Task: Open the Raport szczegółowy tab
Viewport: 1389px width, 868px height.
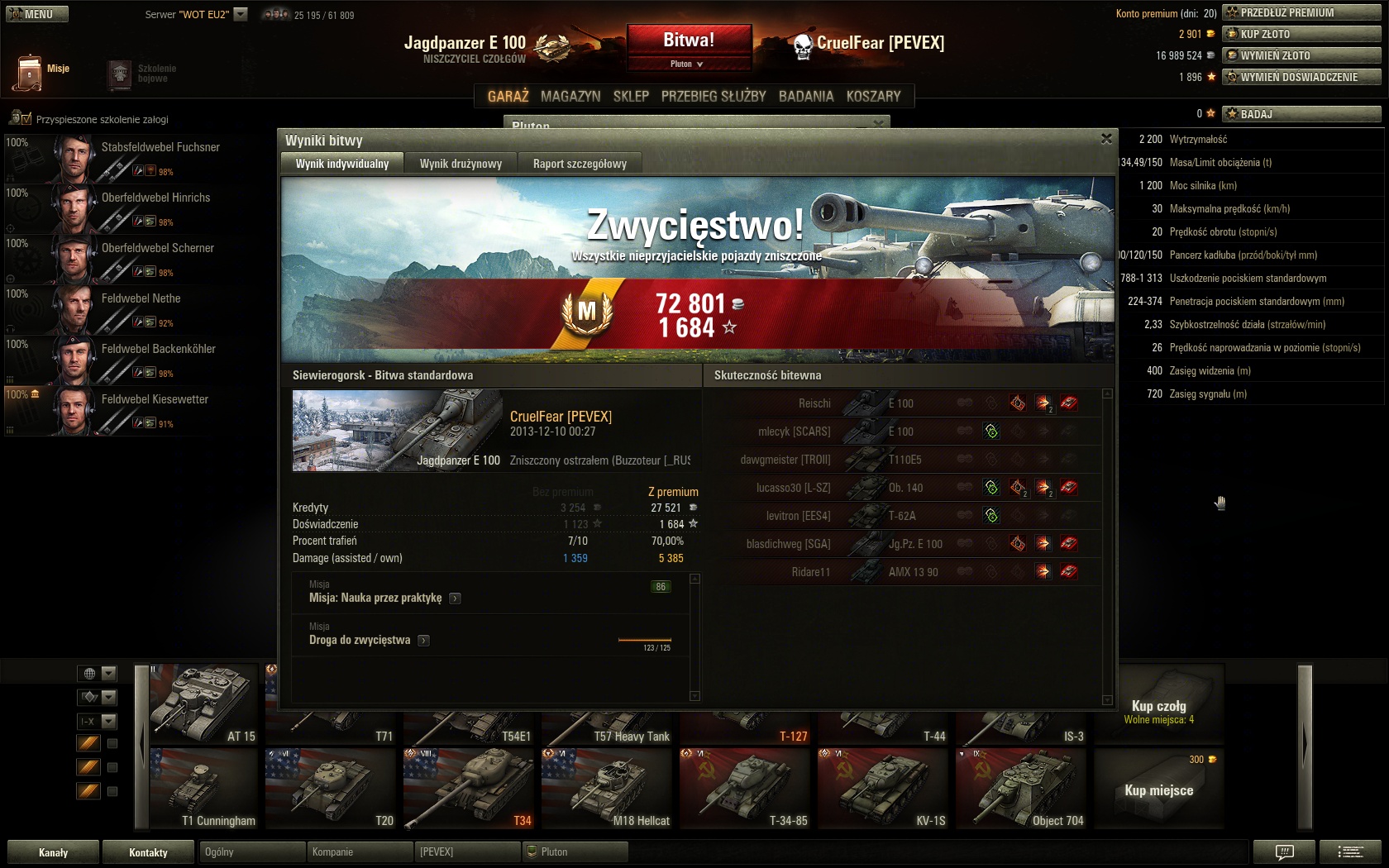Action: coord(580,164)
